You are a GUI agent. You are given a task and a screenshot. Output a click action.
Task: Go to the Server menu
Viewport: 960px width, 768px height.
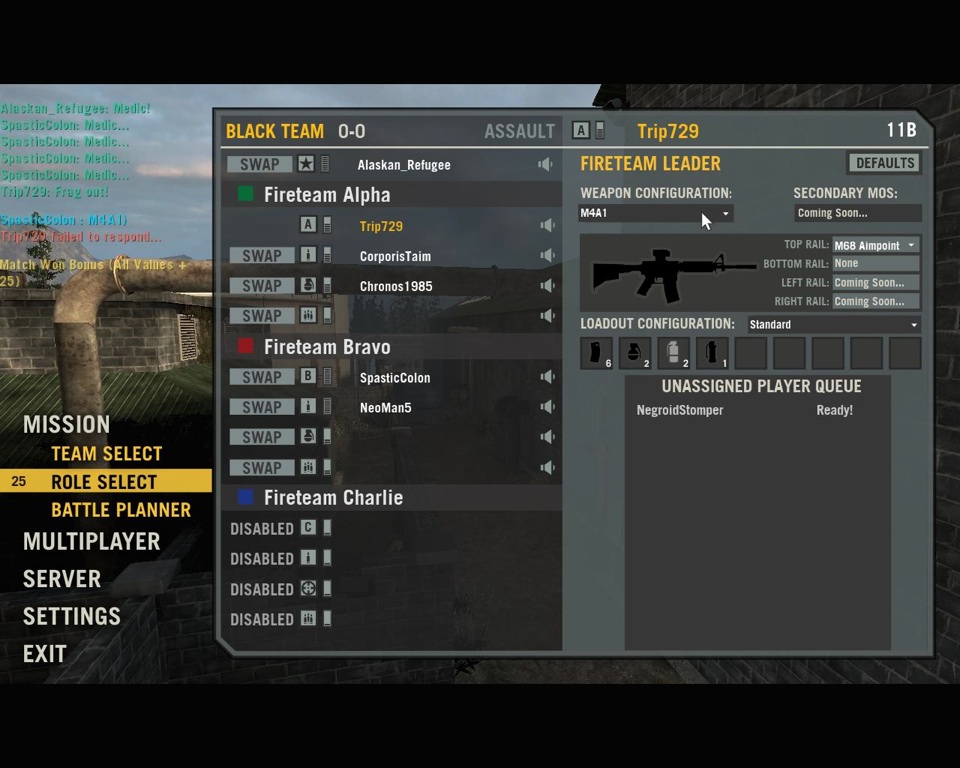pos(62,579)
